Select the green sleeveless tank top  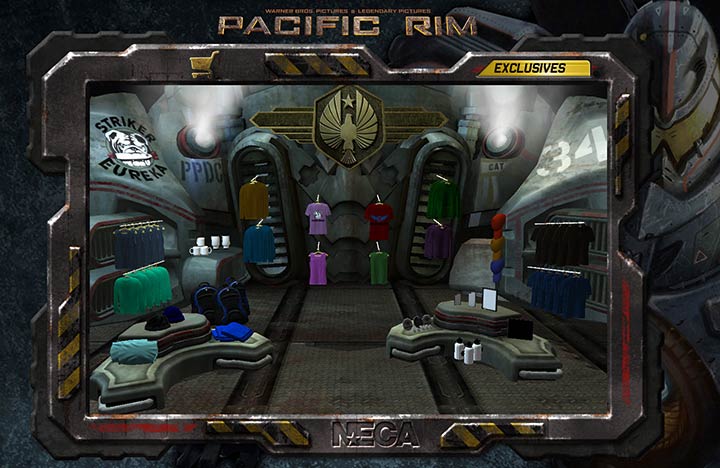[x=378, y=266]
